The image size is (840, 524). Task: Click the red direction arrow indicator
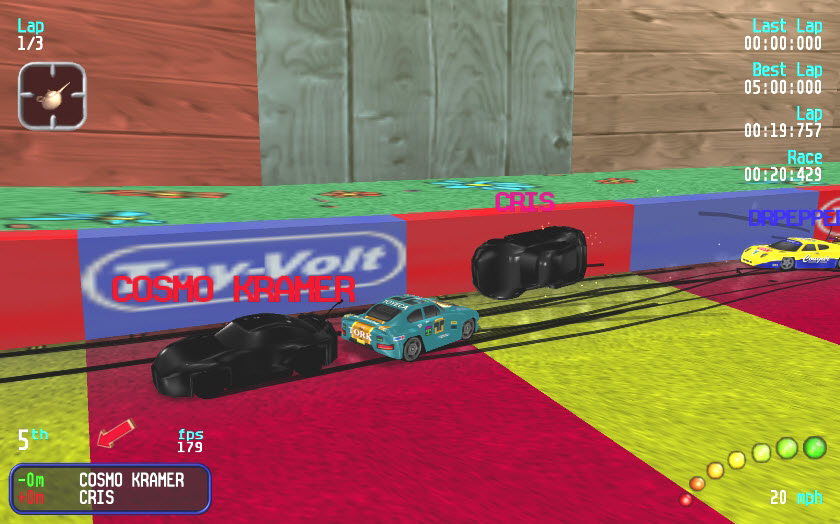115,435
